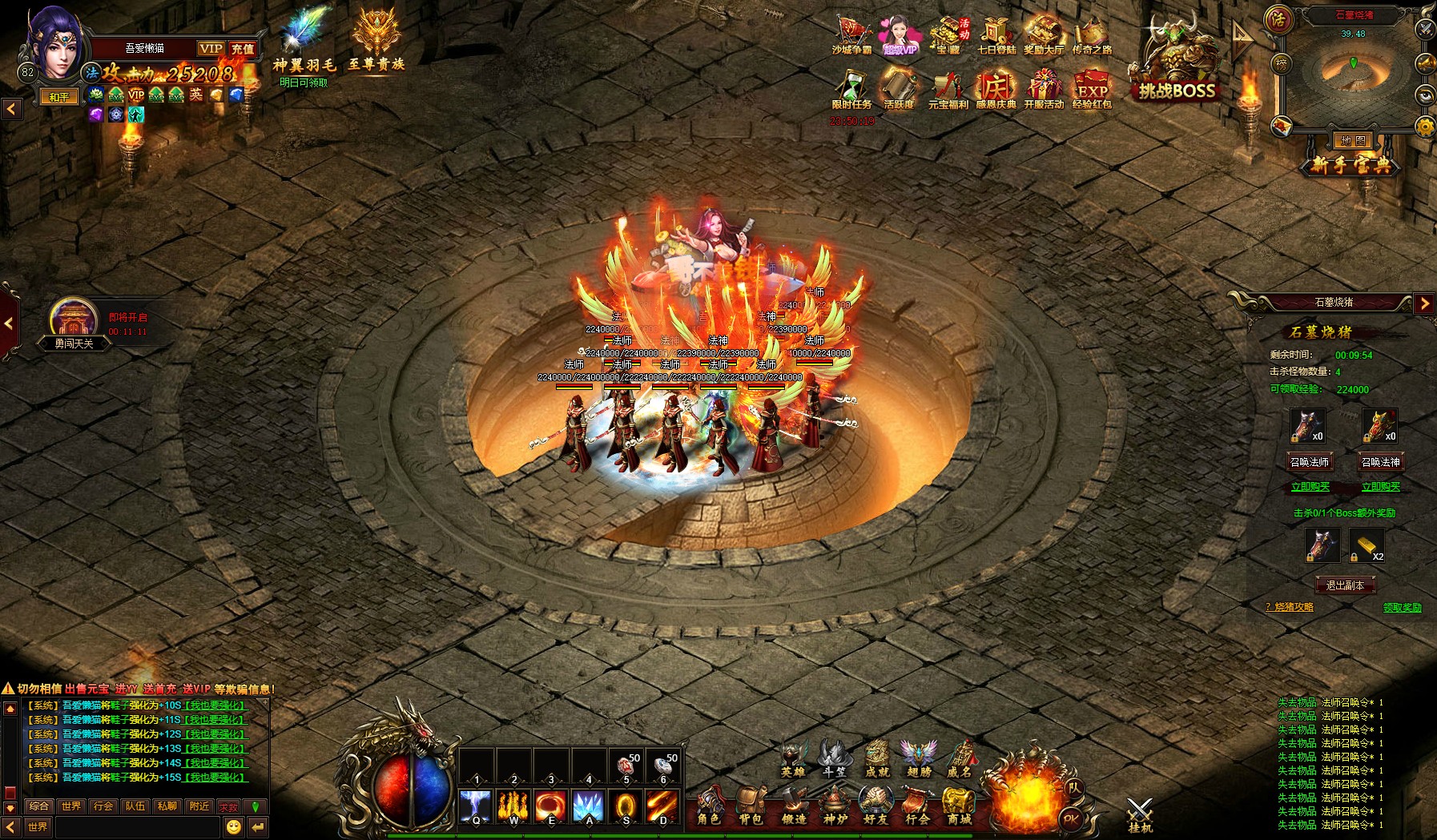
Task: Open the 翅膀 wings menu
Action: (919, 757)
